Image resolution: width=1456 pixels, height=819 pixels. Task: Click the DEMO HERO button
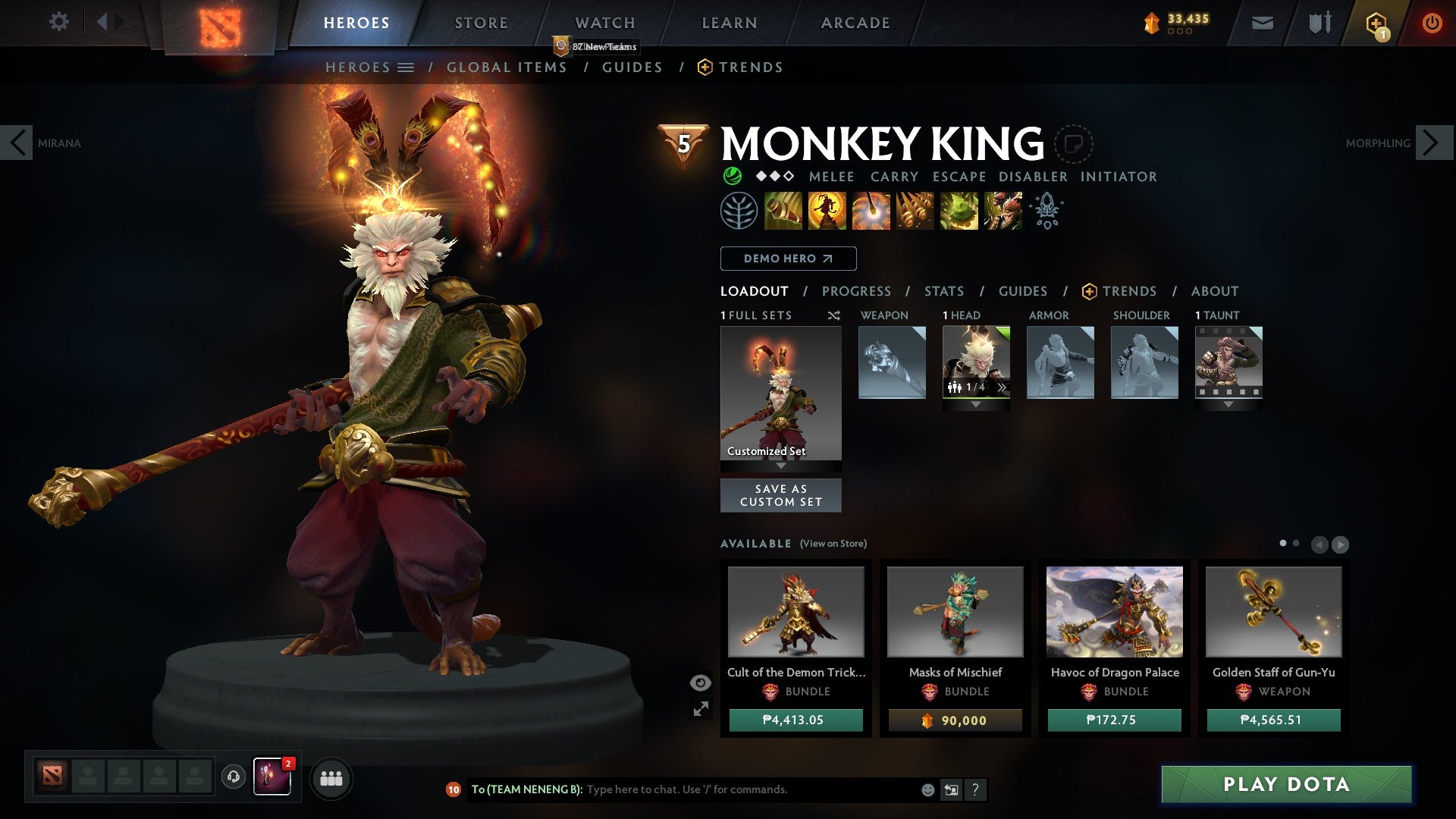[787, 259]
